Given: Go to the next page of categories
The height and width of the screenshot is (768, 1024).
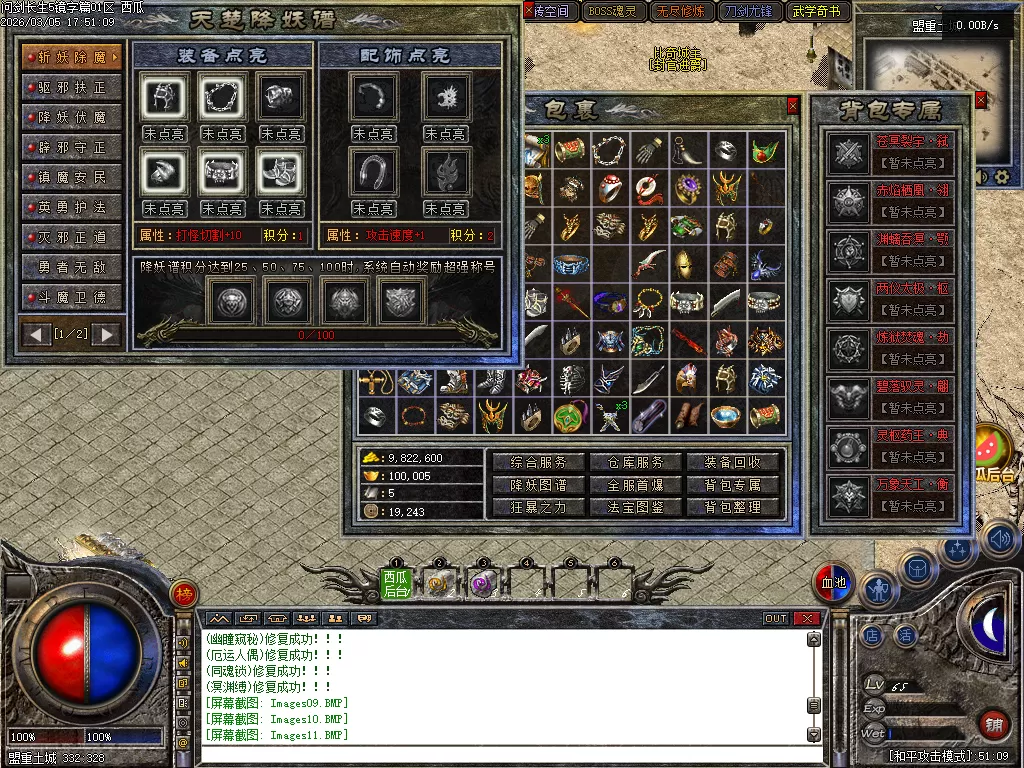Looking at the screenshot, I should coord(106,334).
